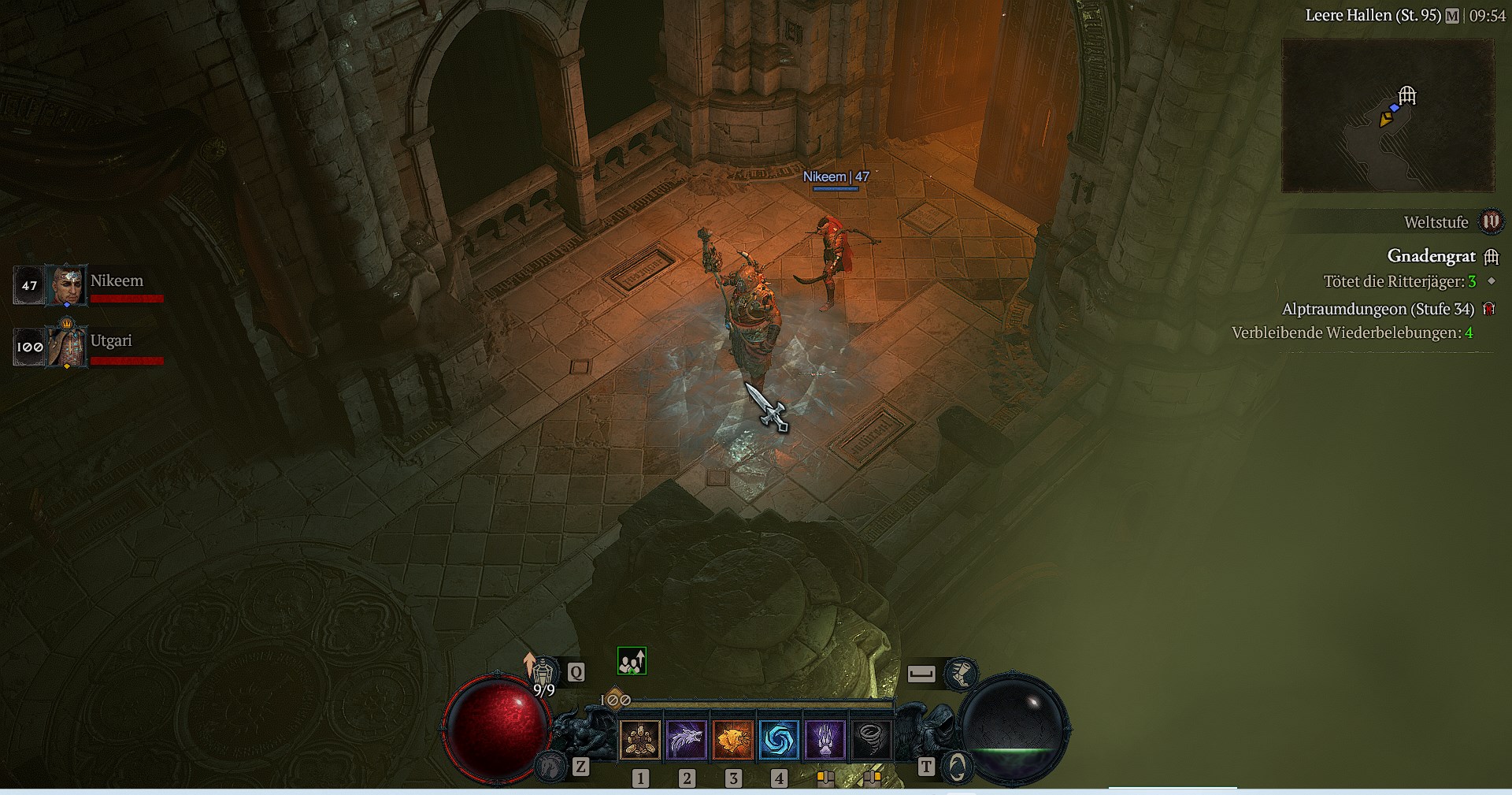Use the purple wolf howl skill

pos(687,740)
